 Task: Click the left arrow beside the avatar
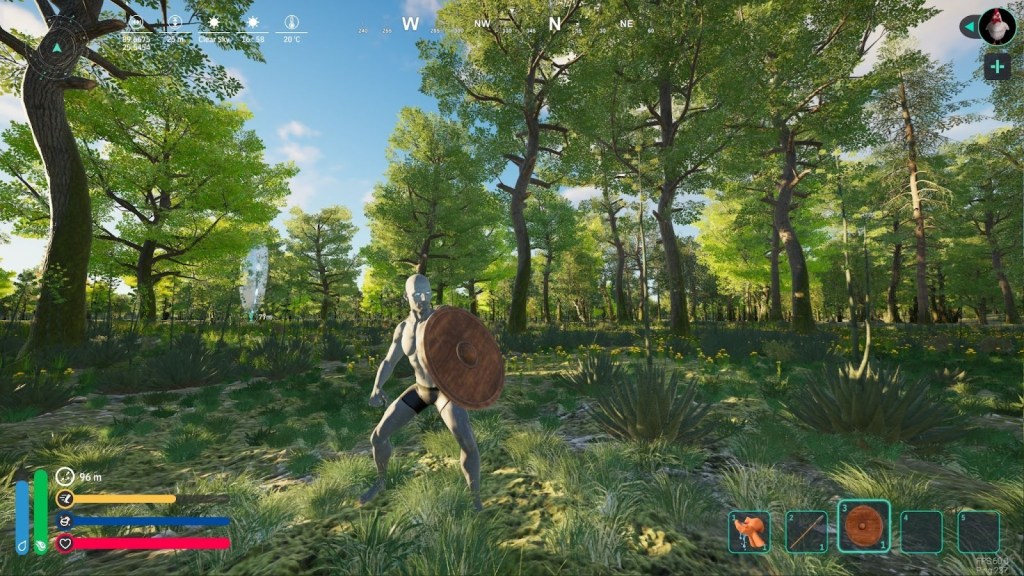pyautogui.click(x=968, y=26)
